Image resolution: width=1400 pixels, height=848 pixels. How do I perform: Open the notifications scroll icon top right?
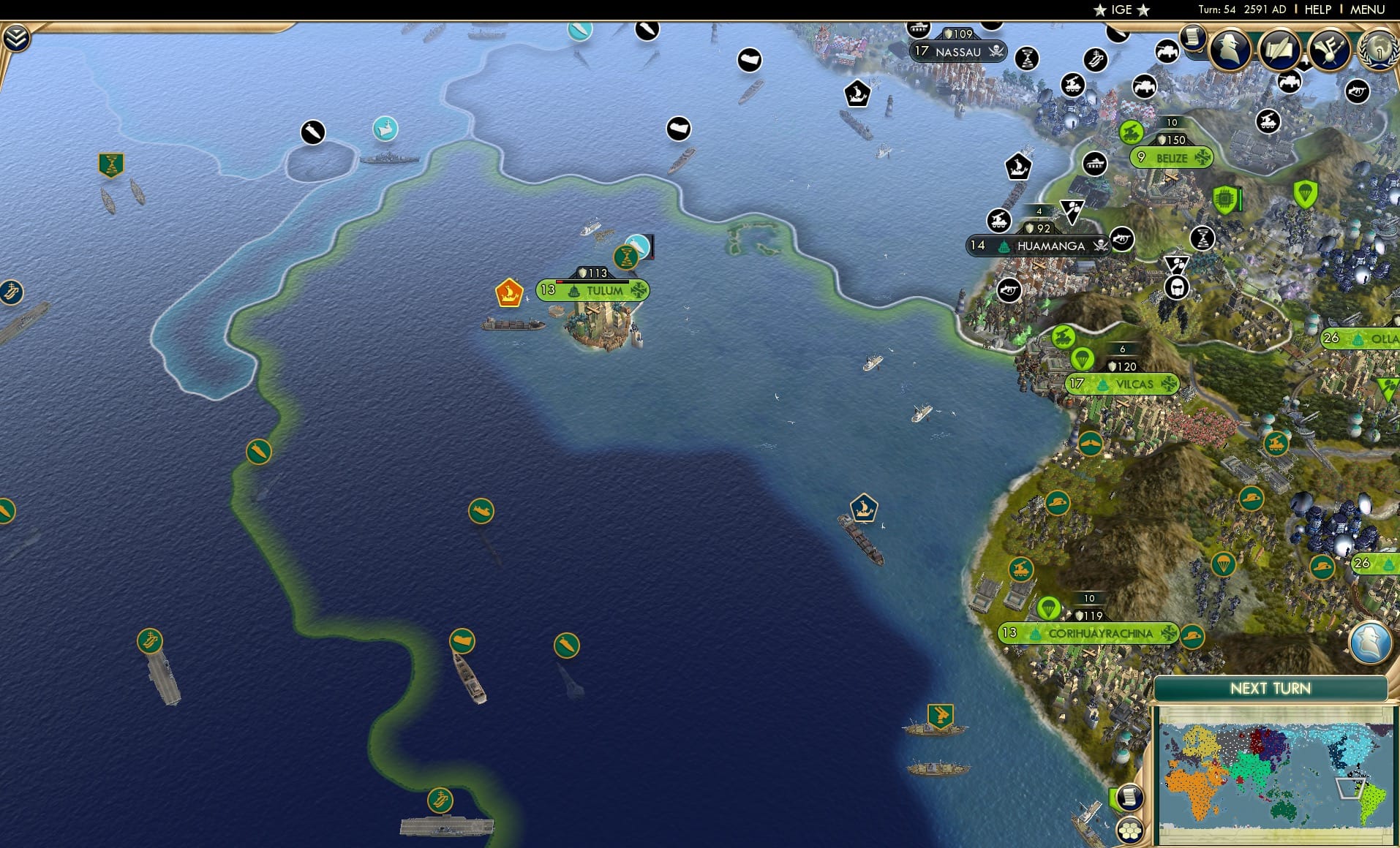click(1194, 38)
